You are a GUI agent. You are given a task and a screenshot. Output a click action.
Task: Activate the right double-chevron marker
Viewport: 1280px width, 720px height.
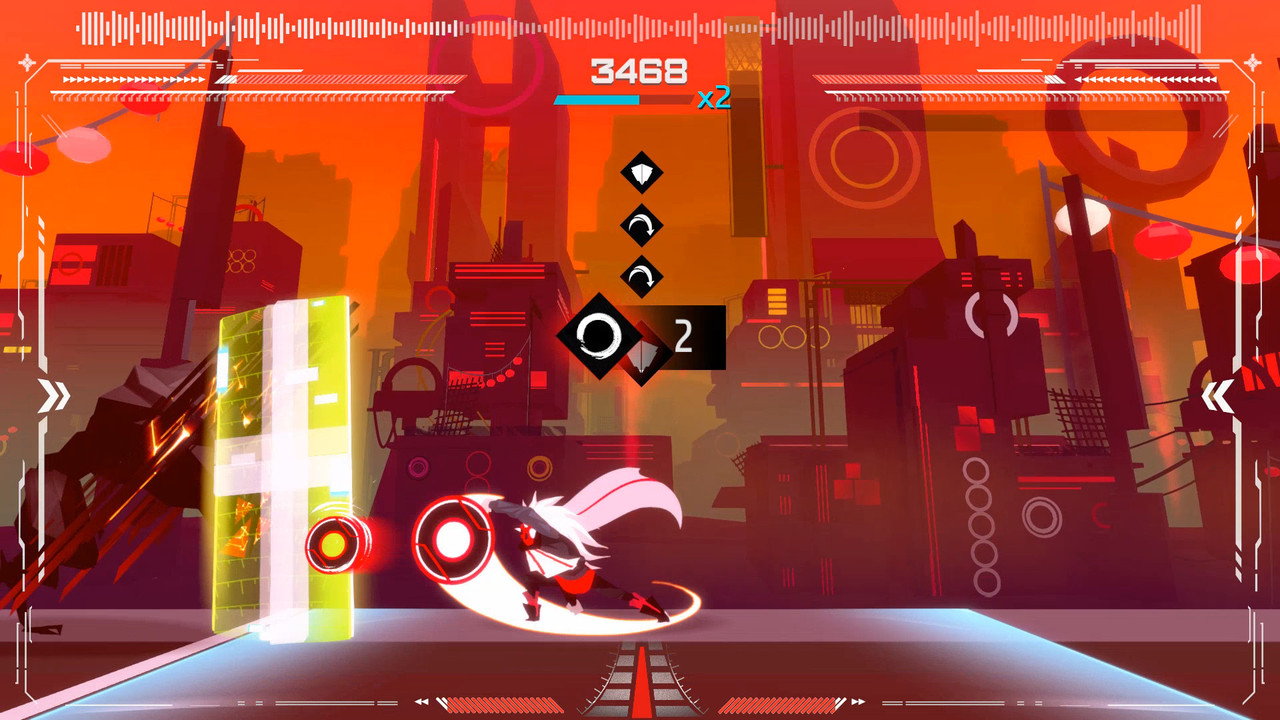coord(1217,397)
